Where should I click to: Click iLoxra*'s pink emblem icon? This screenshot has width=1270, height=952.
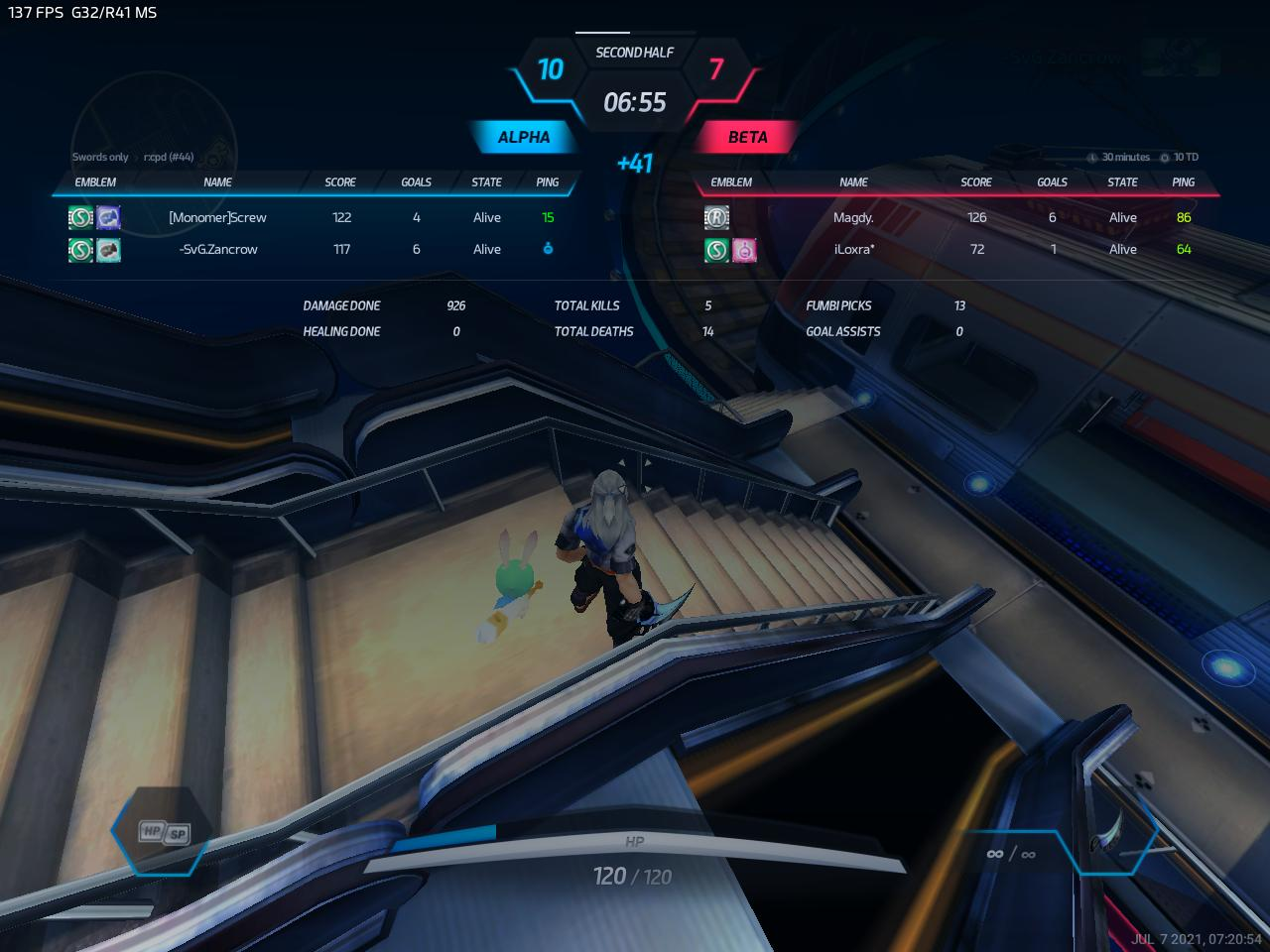pos(744,250)
